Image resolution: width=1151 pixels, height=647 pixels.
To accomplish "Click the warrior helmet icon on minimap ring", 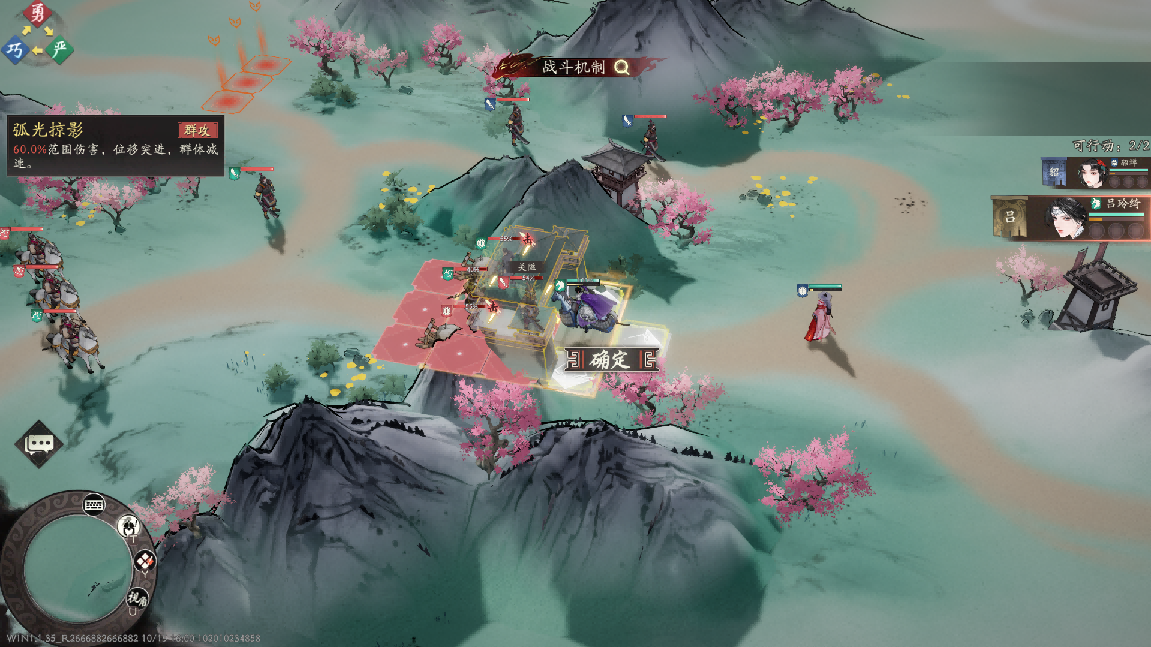I will coord(129,525).
